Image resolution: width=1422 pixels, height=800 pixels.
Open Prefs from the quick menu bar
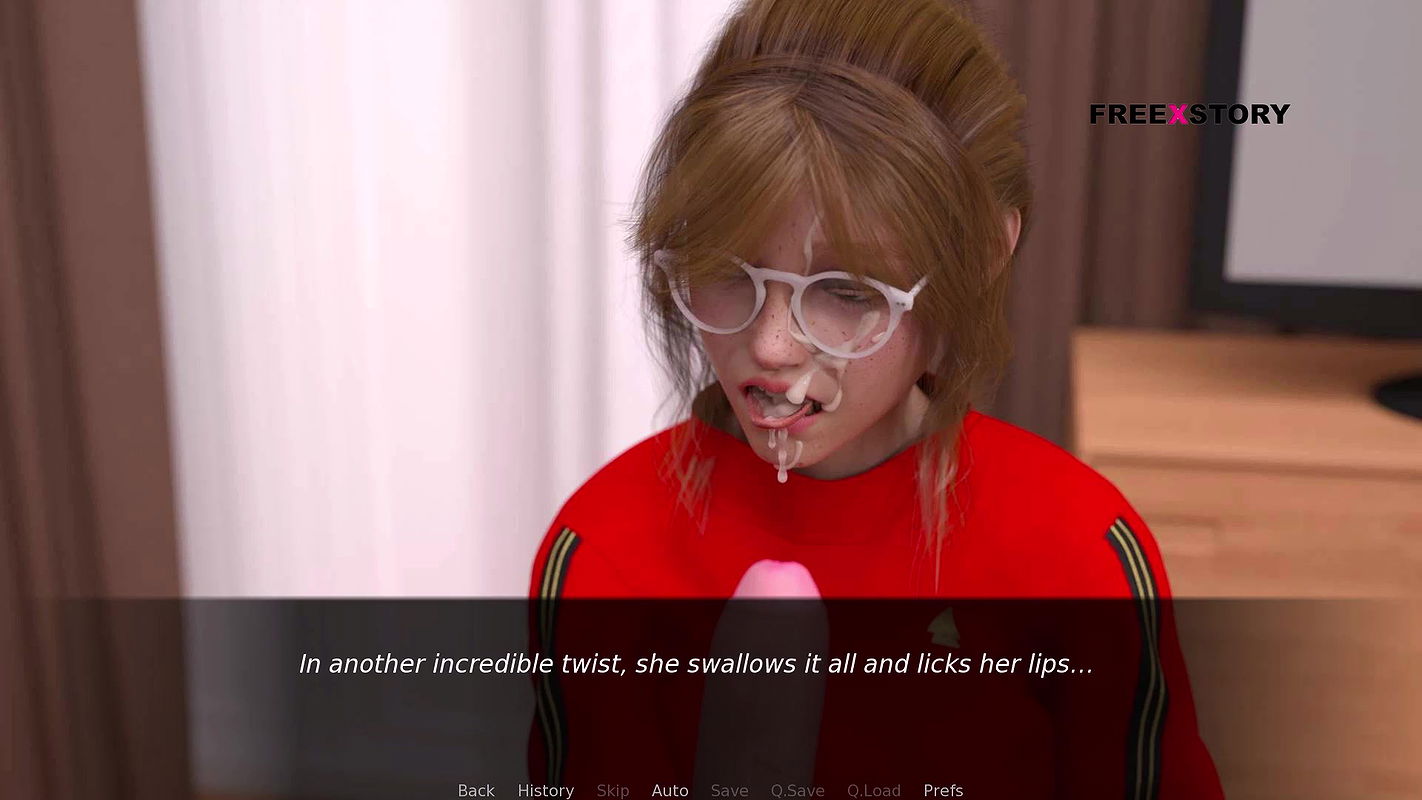(x=942, y=790)
